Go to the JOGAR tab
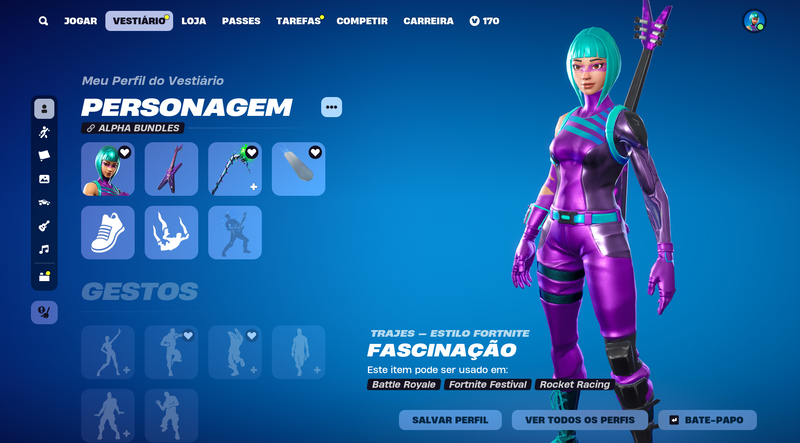Screen dimensions: 800x443 [80, 21]
